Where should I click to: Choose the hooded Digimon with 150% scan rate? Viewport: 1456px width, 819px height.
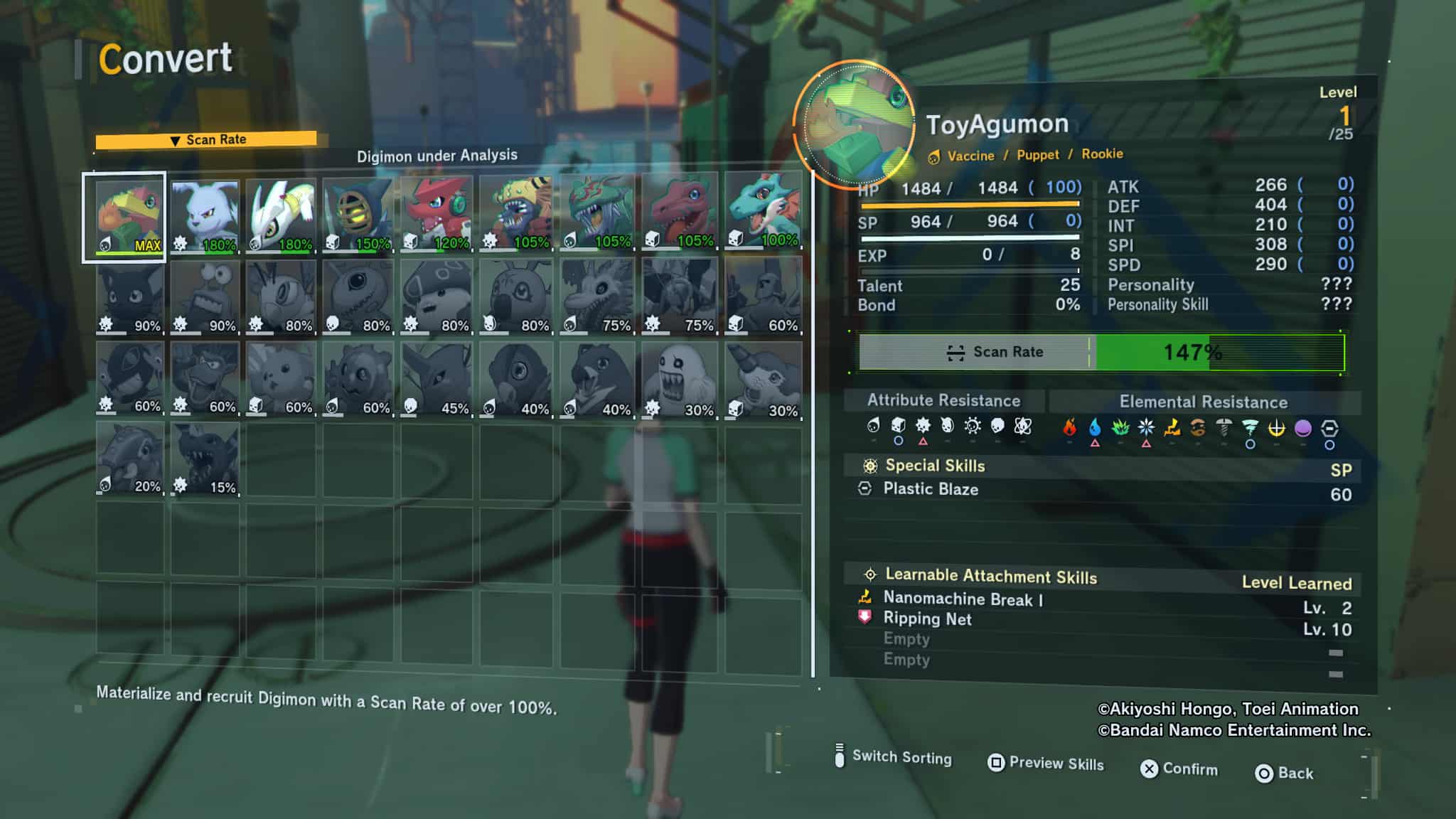(x=357, y=215)
